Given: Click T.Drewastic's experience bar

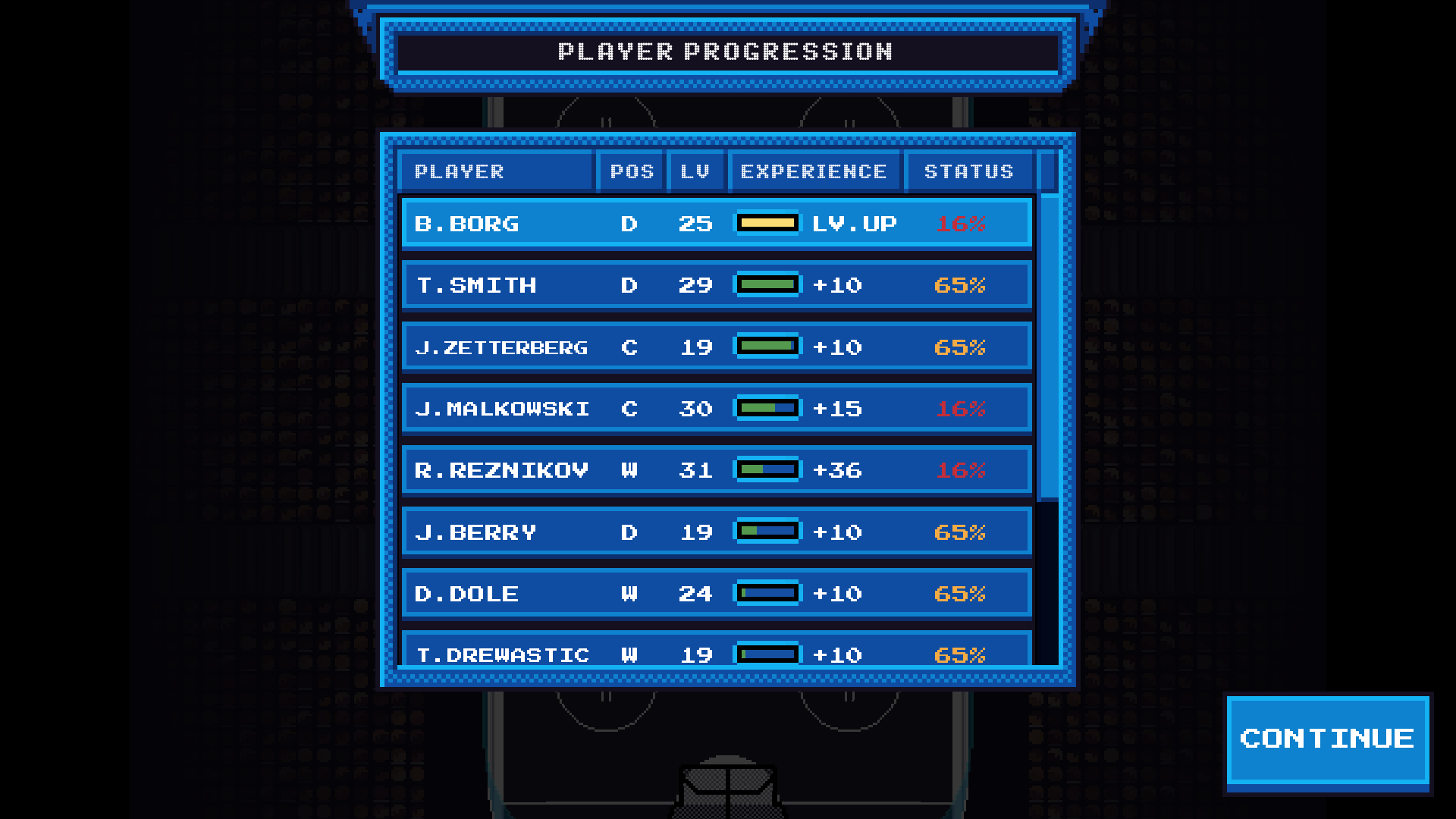Looking at the screenshot, I should pyautogui.click(x=767, y=654).
